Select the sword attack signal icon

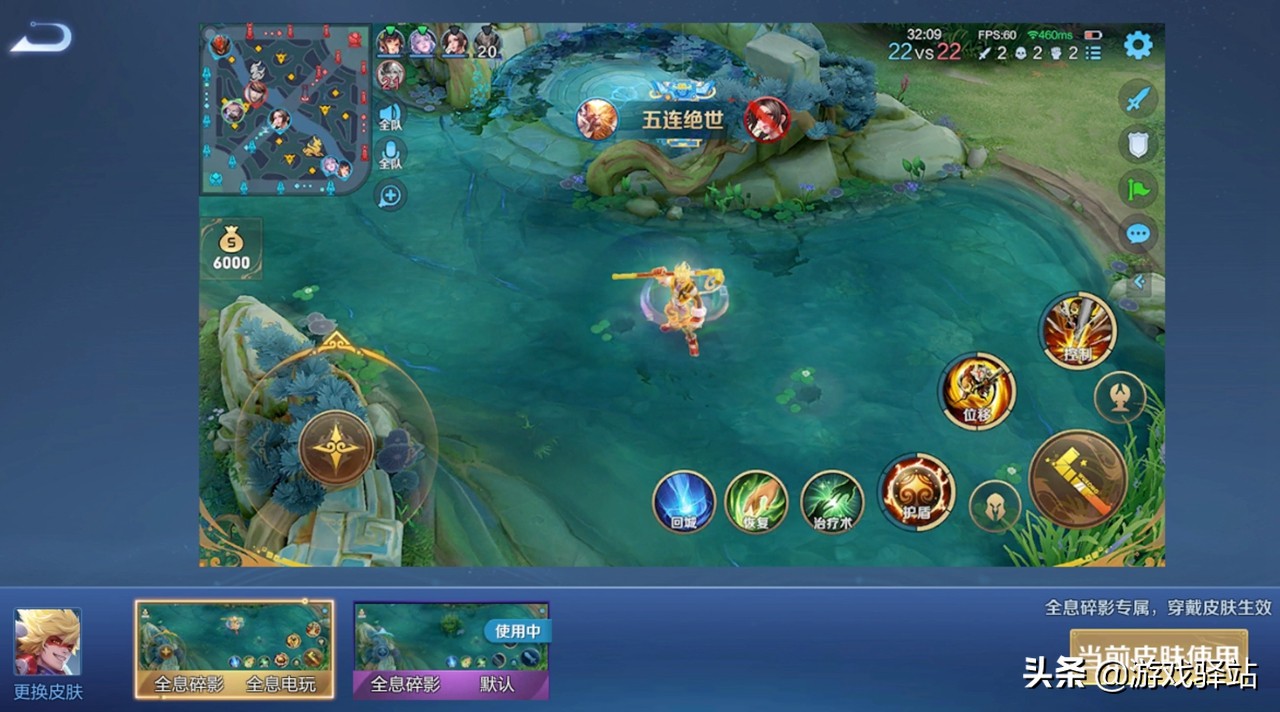[1138, 99]
